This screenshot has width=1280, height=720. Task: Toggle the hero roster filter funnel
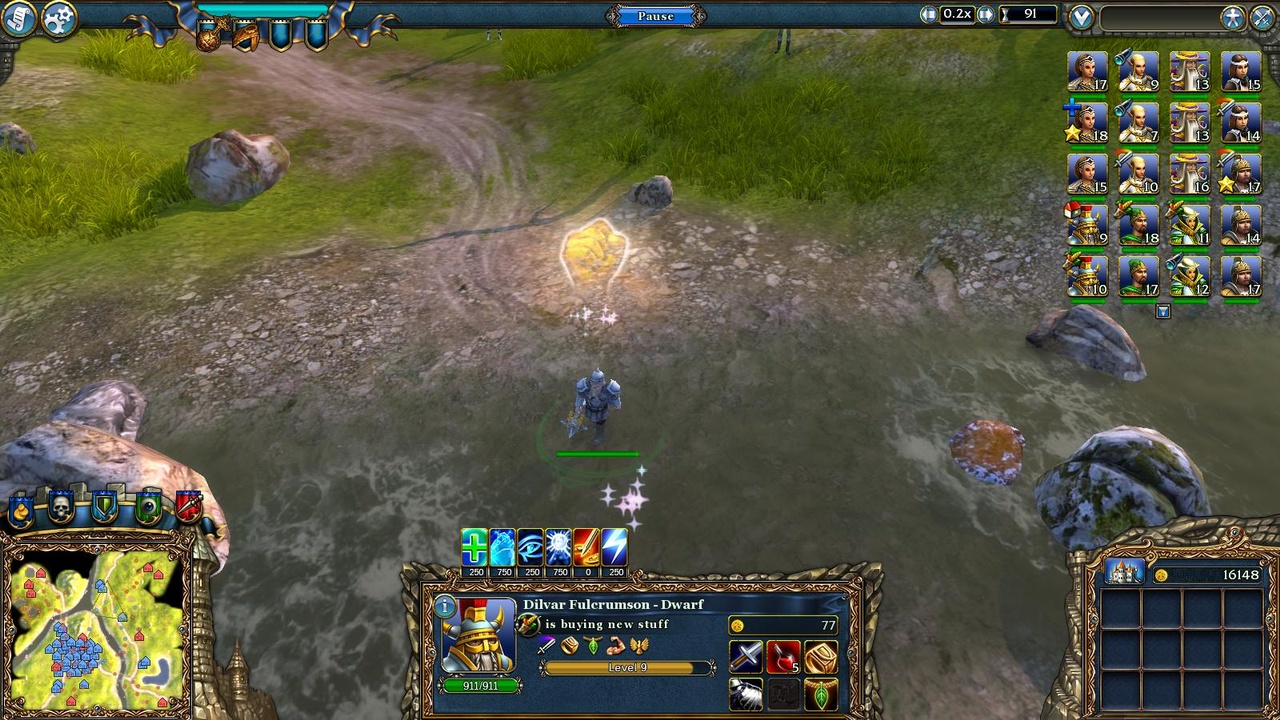tap(1162, 311)
